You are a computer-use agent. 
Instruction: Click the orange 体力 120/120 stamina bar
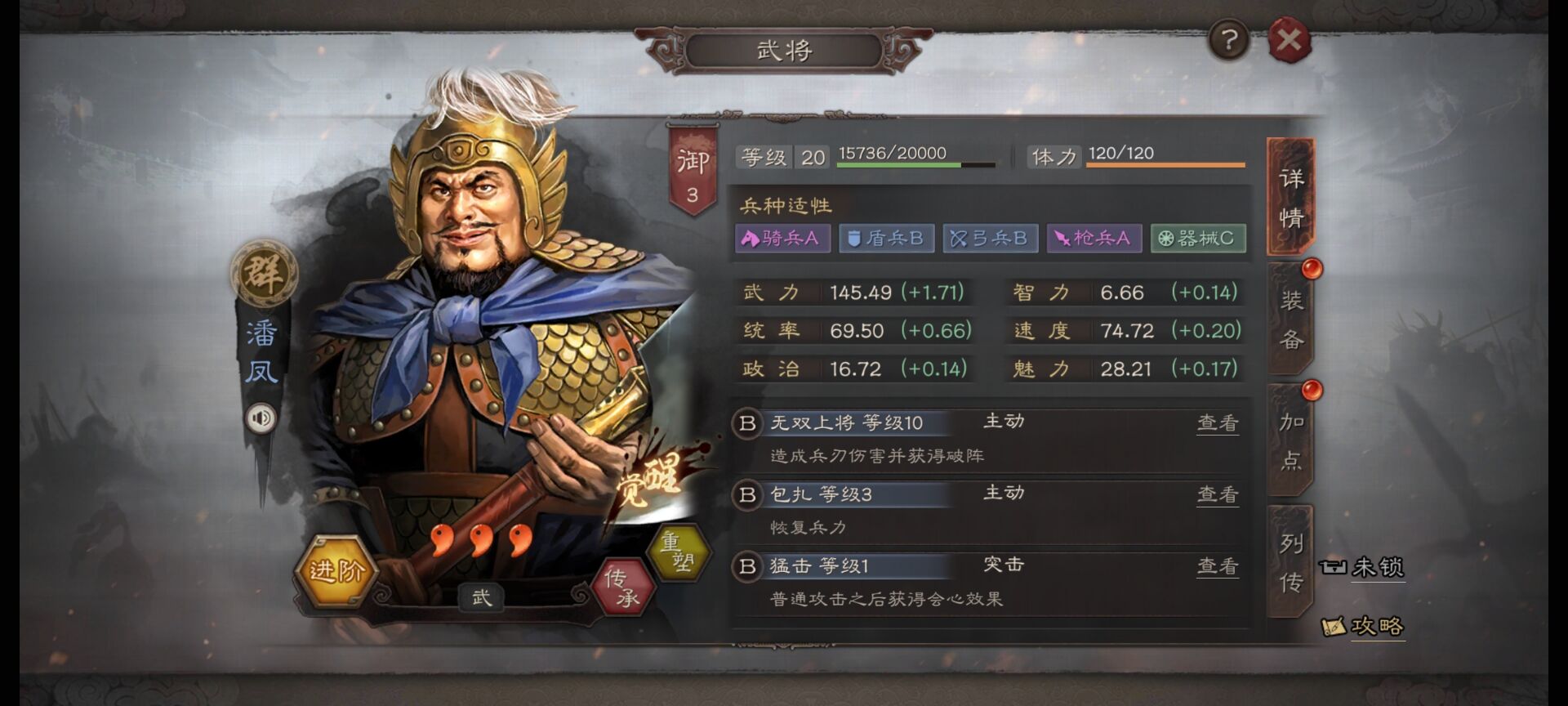(1166, 163)
